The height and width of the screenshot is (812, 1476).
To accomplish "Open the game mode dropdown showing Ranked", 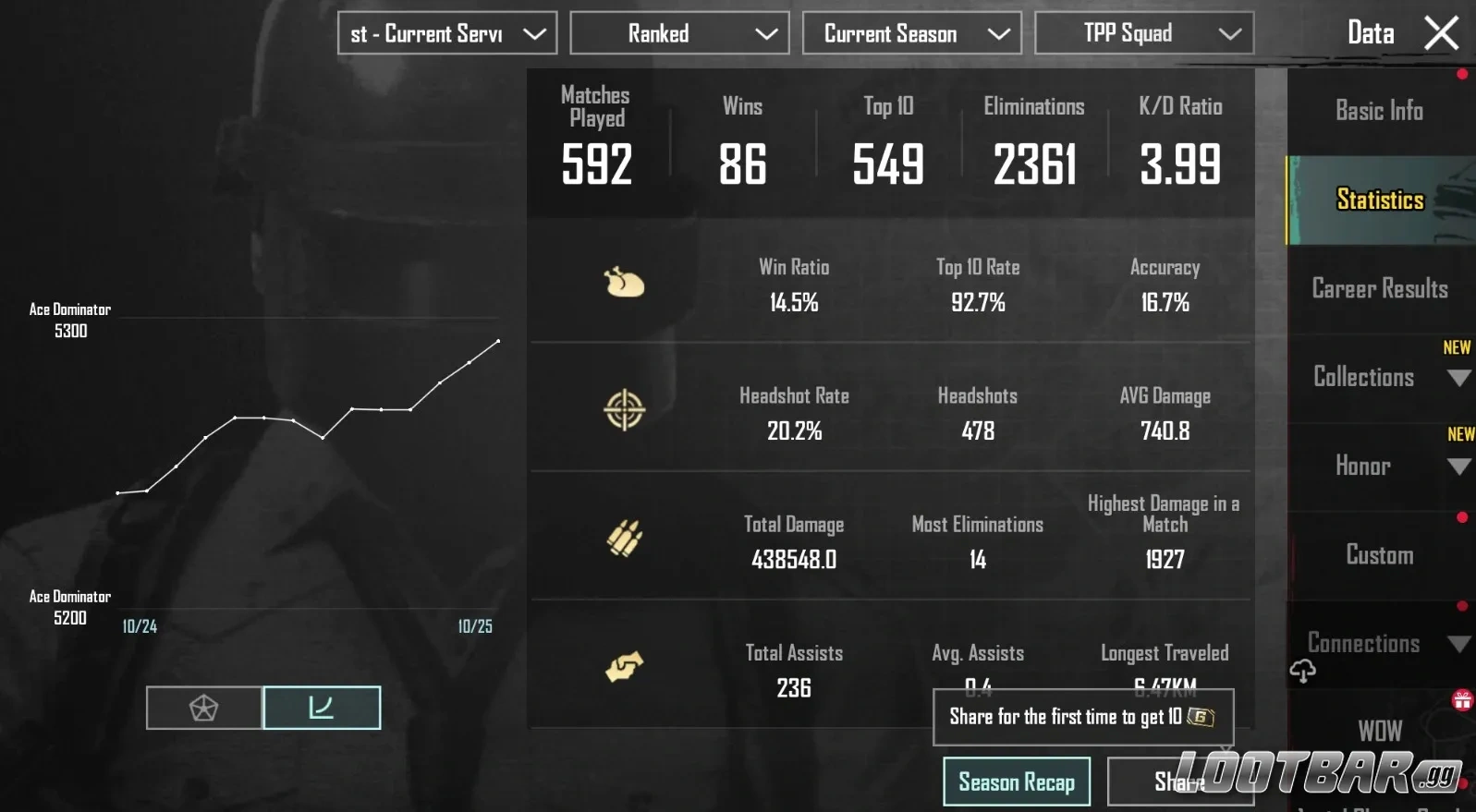I will pyautogui.click(x=679, y=33).
